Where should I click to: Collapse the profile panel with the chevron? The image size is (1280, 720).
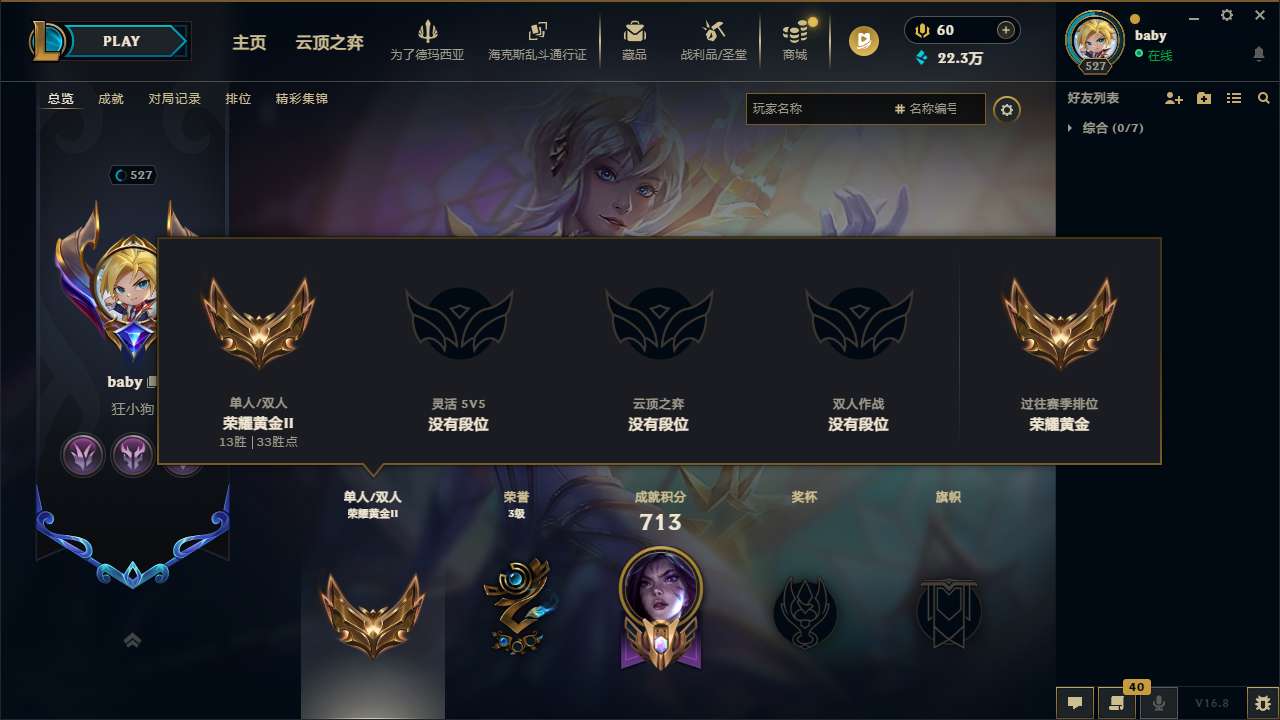coord(132,639)
